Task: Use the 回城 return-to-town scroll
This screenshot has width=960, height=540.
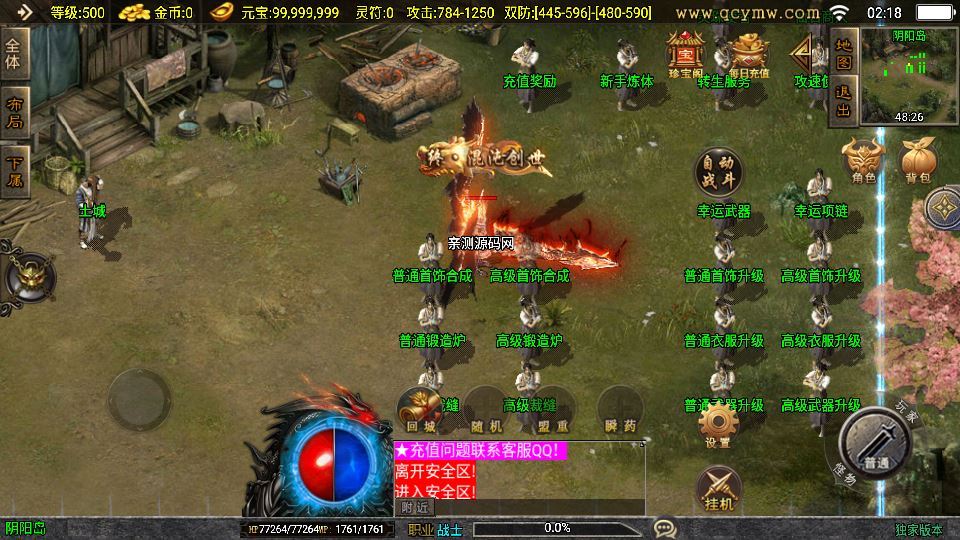Action: pyautogui.click(x=420, y=409)
